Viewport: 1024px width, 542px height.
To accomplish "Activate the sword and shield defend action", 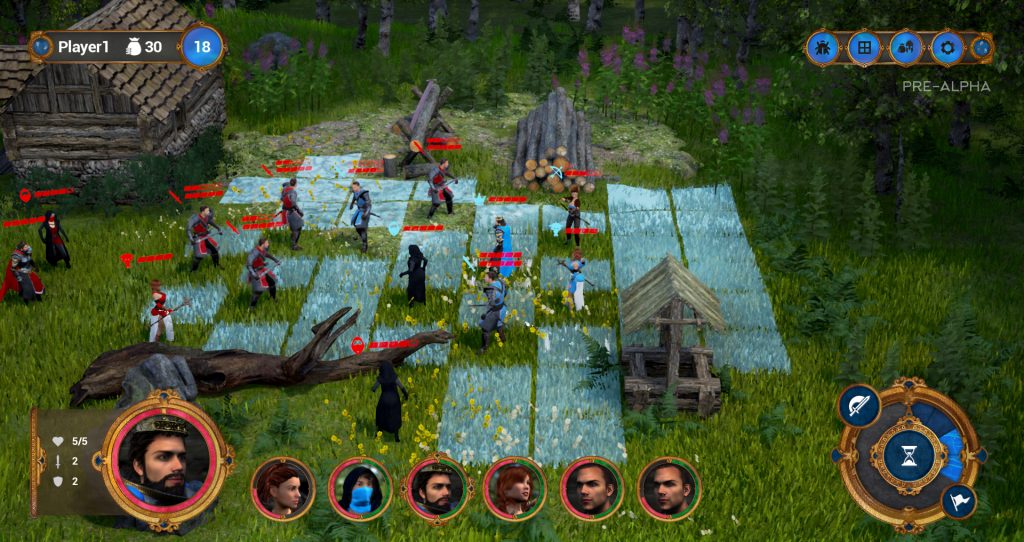I will point(858,406).
